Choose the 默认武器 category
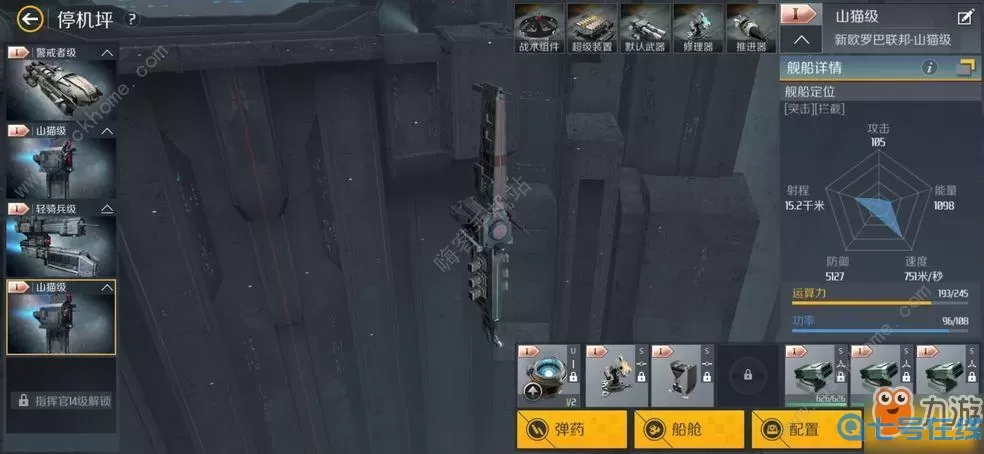This screenshot has width=984, height=454. tap(643, 26)
